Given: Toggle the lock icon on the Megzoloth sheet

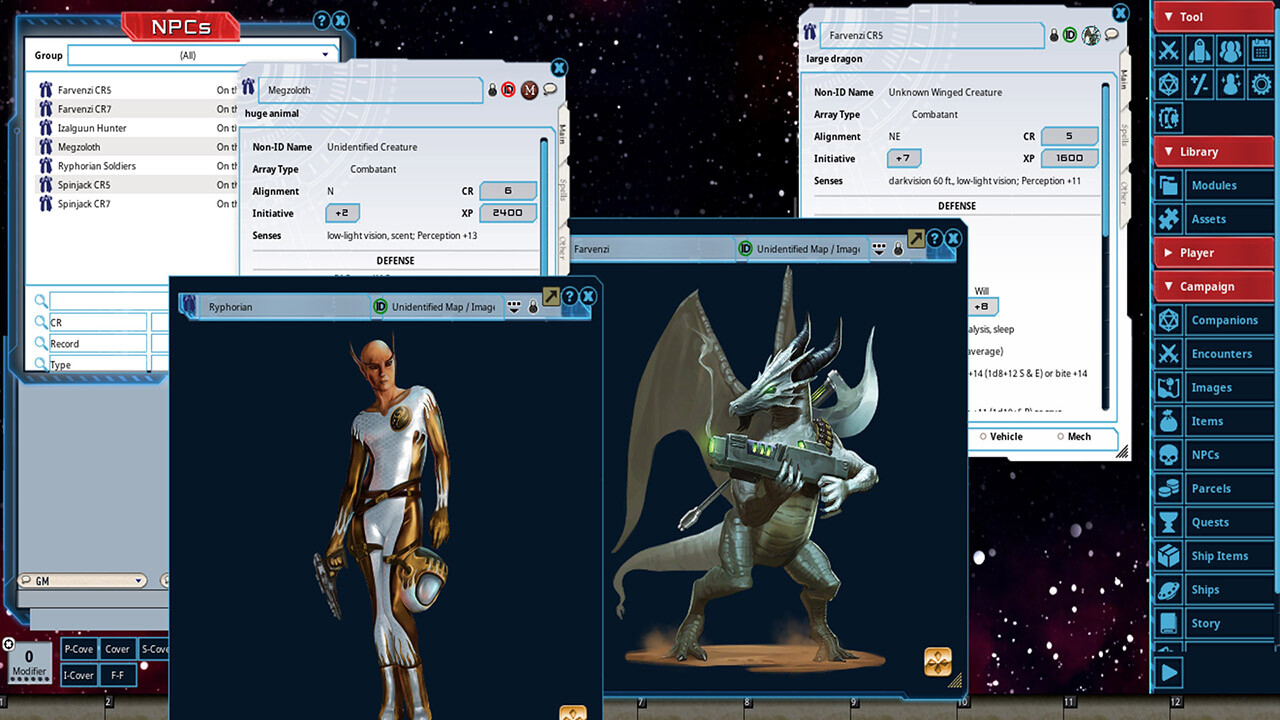Looking at the screenshot, I should pos(491,90).
